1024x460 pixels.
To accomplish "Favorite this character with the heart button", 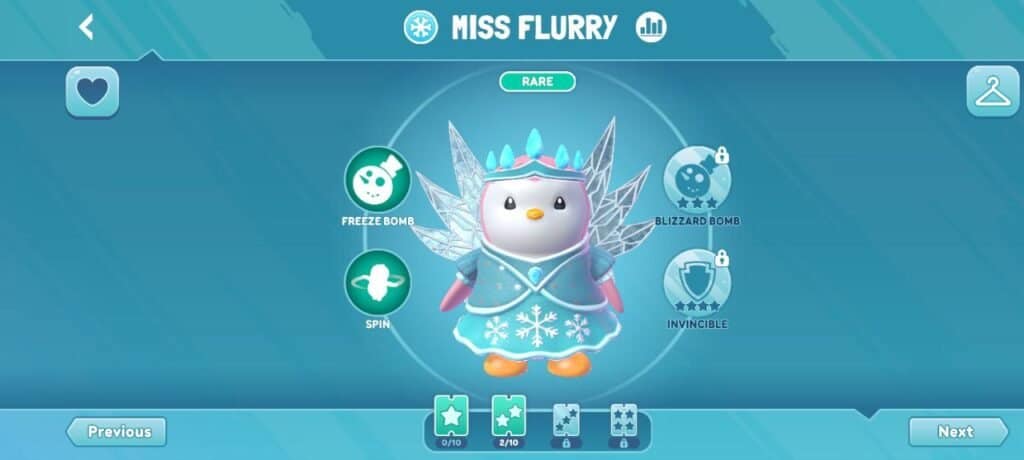I will (x=92, y=92).
